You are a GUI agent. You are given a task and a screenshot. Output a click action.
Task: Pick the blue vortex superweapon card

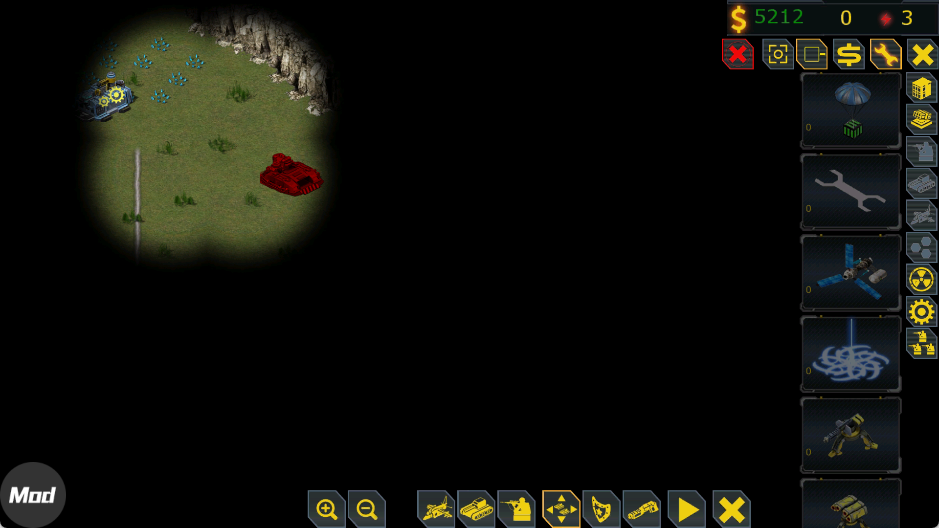coord(851,353)
